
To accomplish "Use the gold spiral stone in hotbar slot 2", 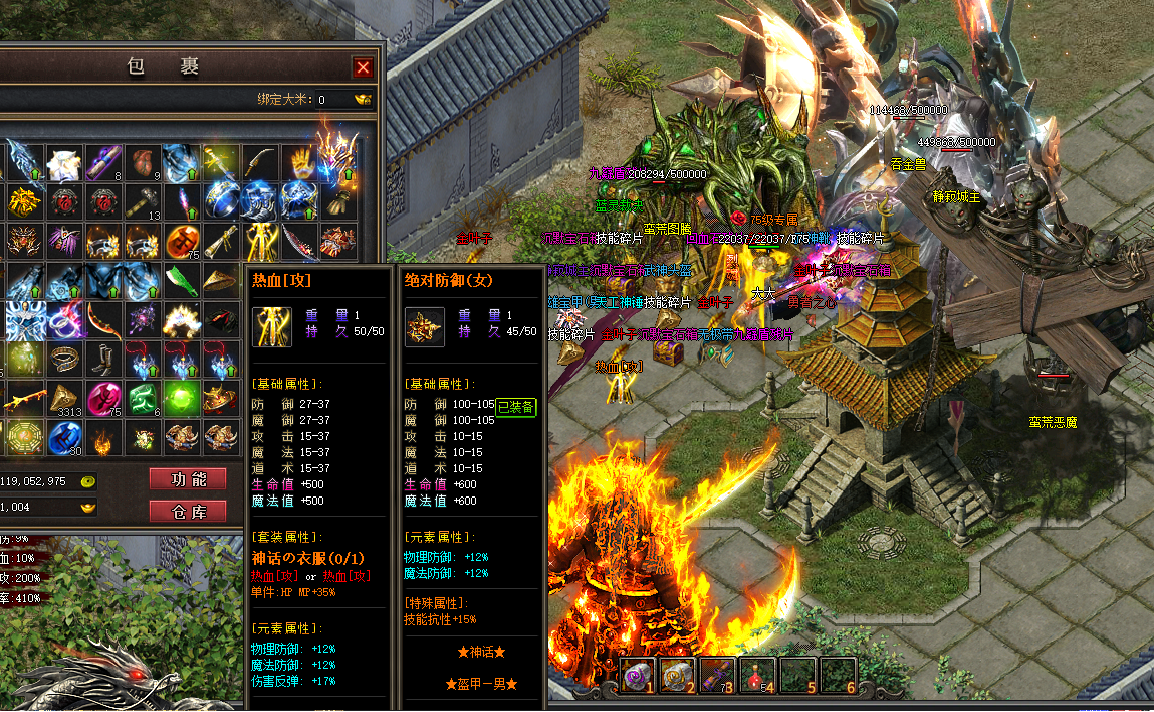I will pyautogui.click(x=677, y=675).
